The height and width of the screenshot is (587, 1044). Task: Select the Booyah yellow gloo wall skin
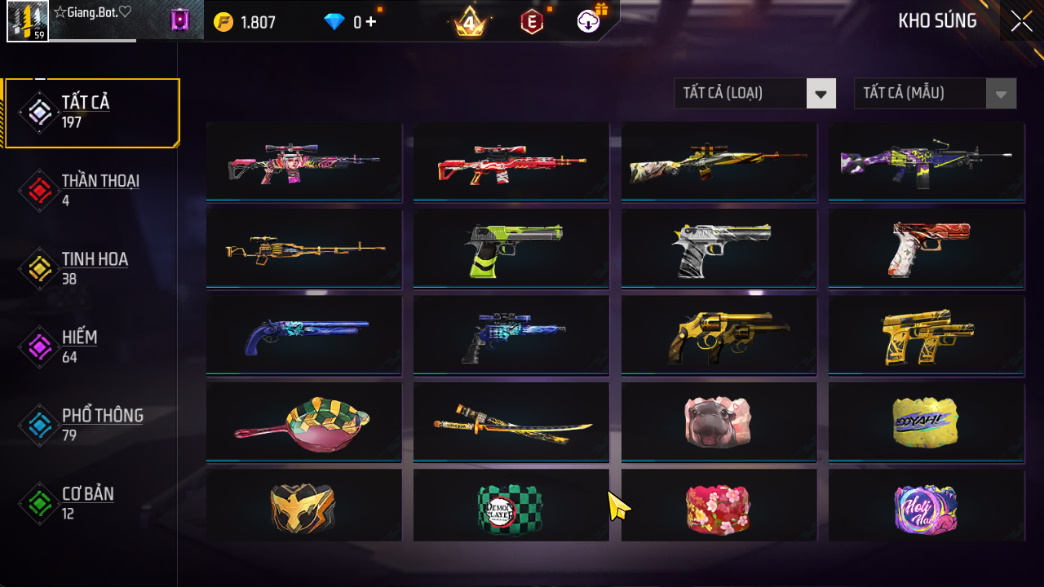click(926, 420)
